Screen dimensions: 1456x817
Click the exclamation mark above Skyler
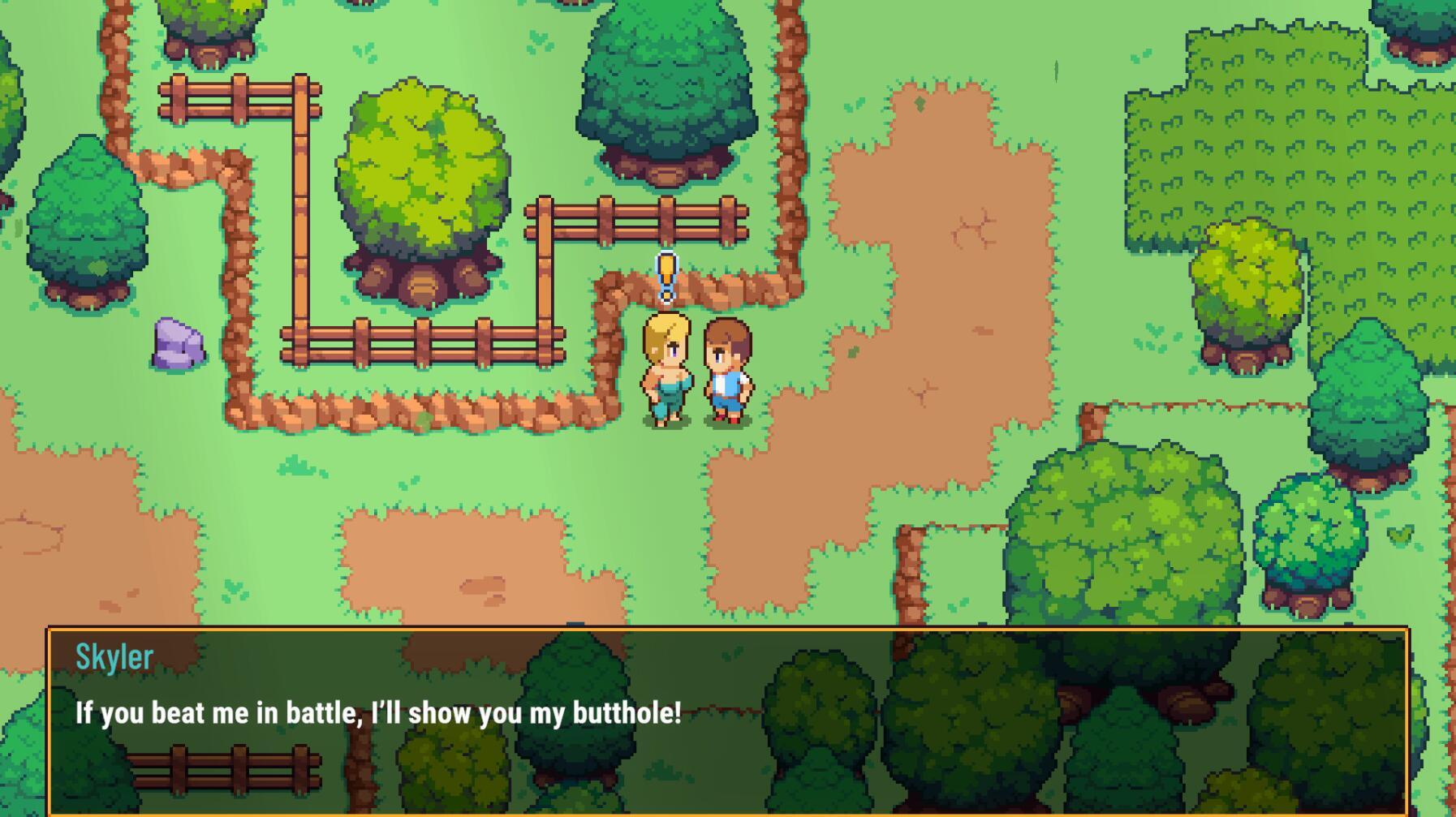(x=666, y=276)
